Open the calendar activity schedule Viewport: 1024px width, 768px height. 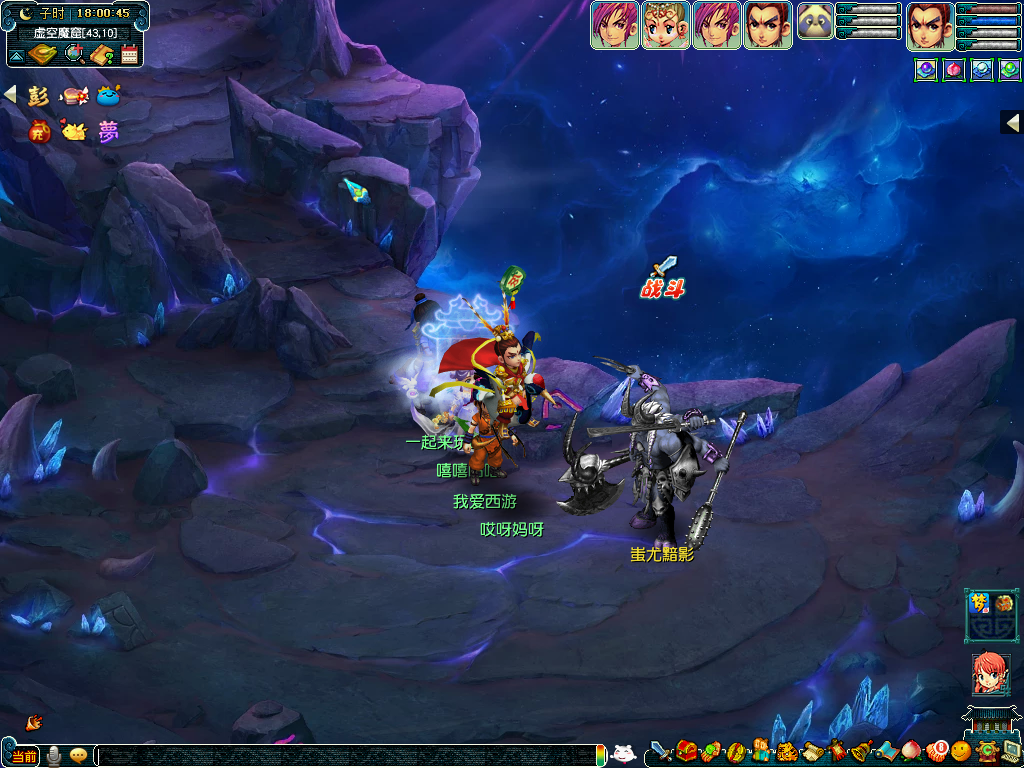(x=129, y=54)
